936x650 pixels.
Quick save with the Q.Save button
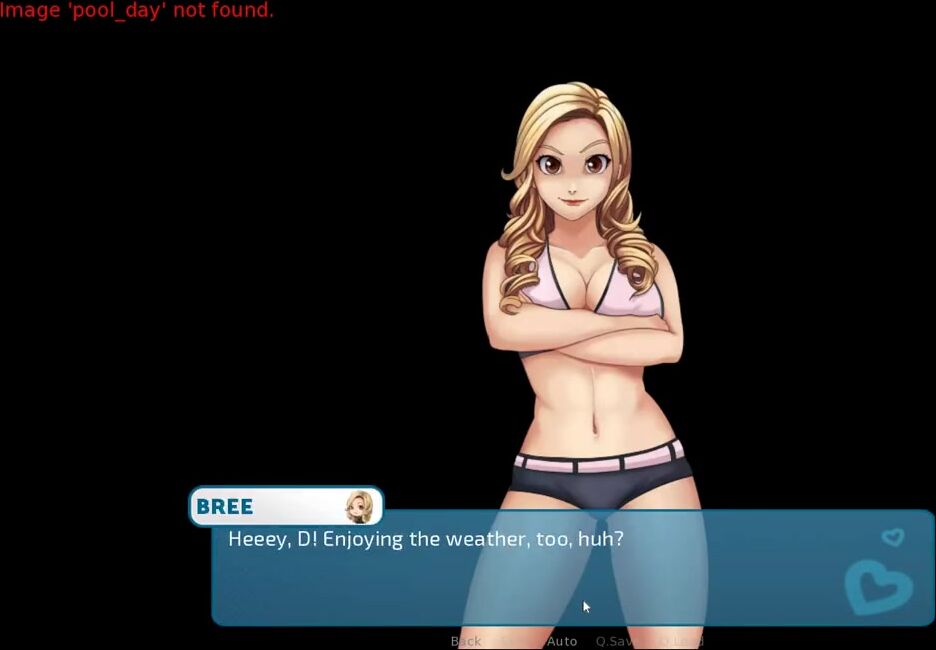(x=618, y=641)
